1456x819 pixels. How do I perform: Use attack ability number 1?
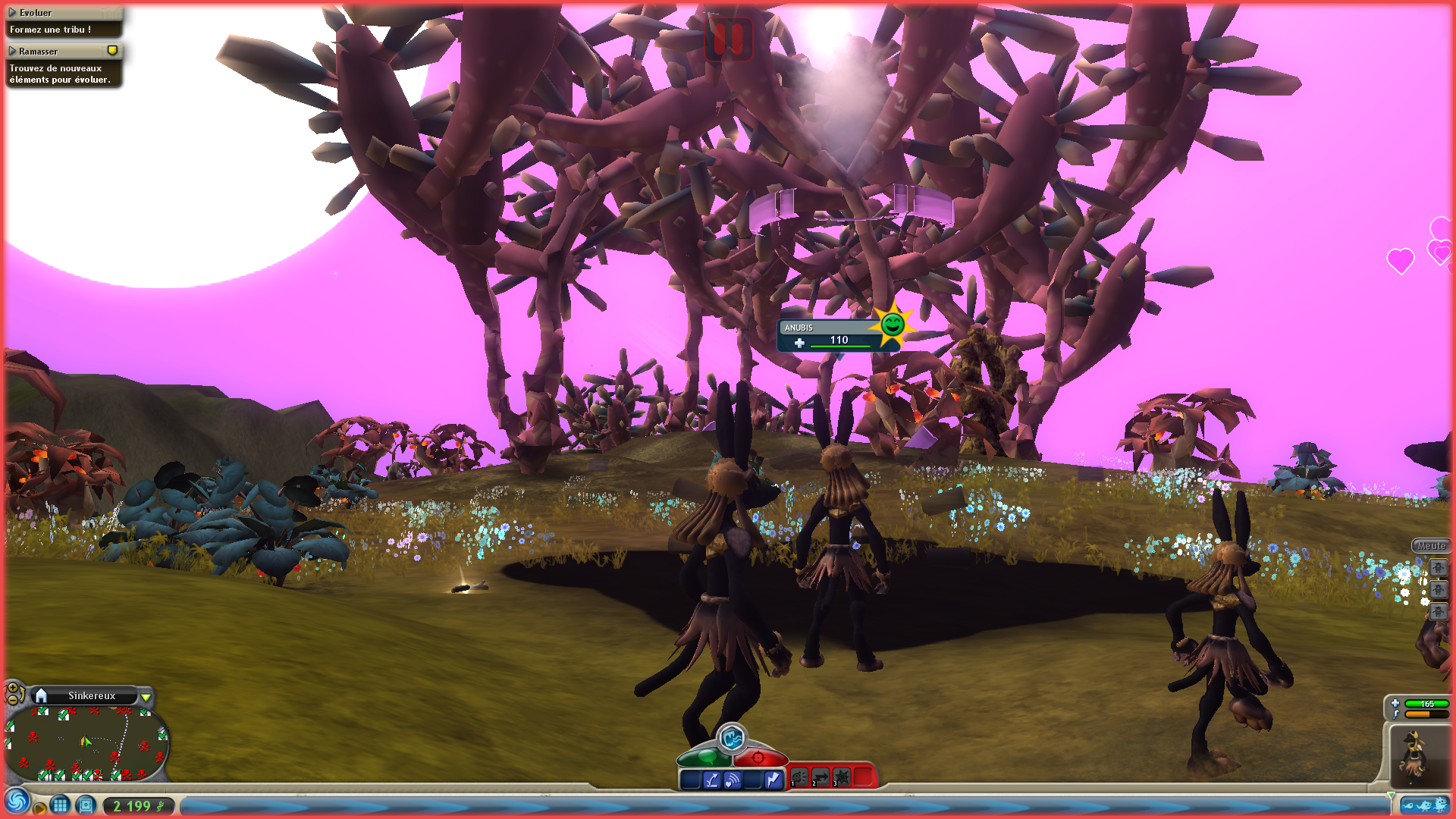click(799, 777)
